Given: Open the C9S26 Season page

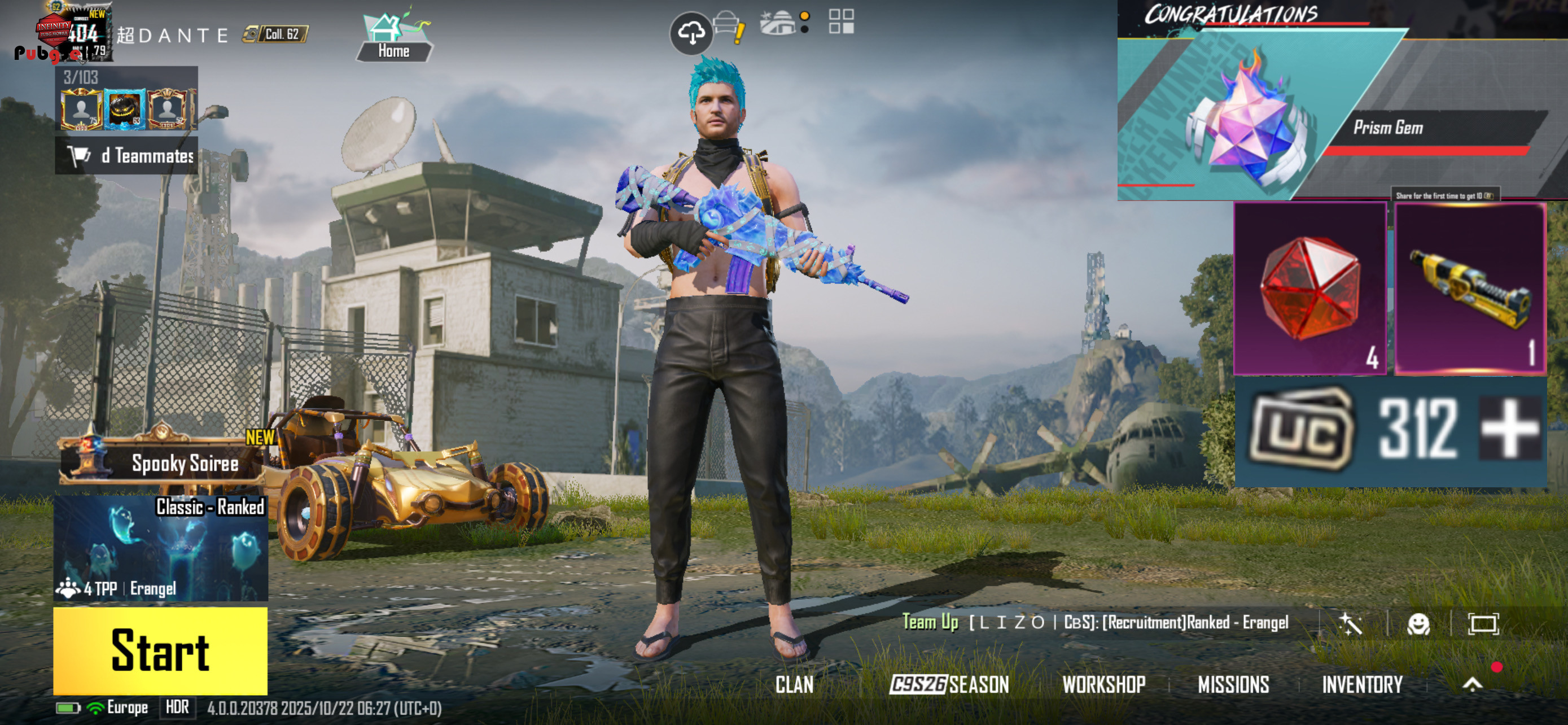Looking at the screenshot, I should click(949, 684).
